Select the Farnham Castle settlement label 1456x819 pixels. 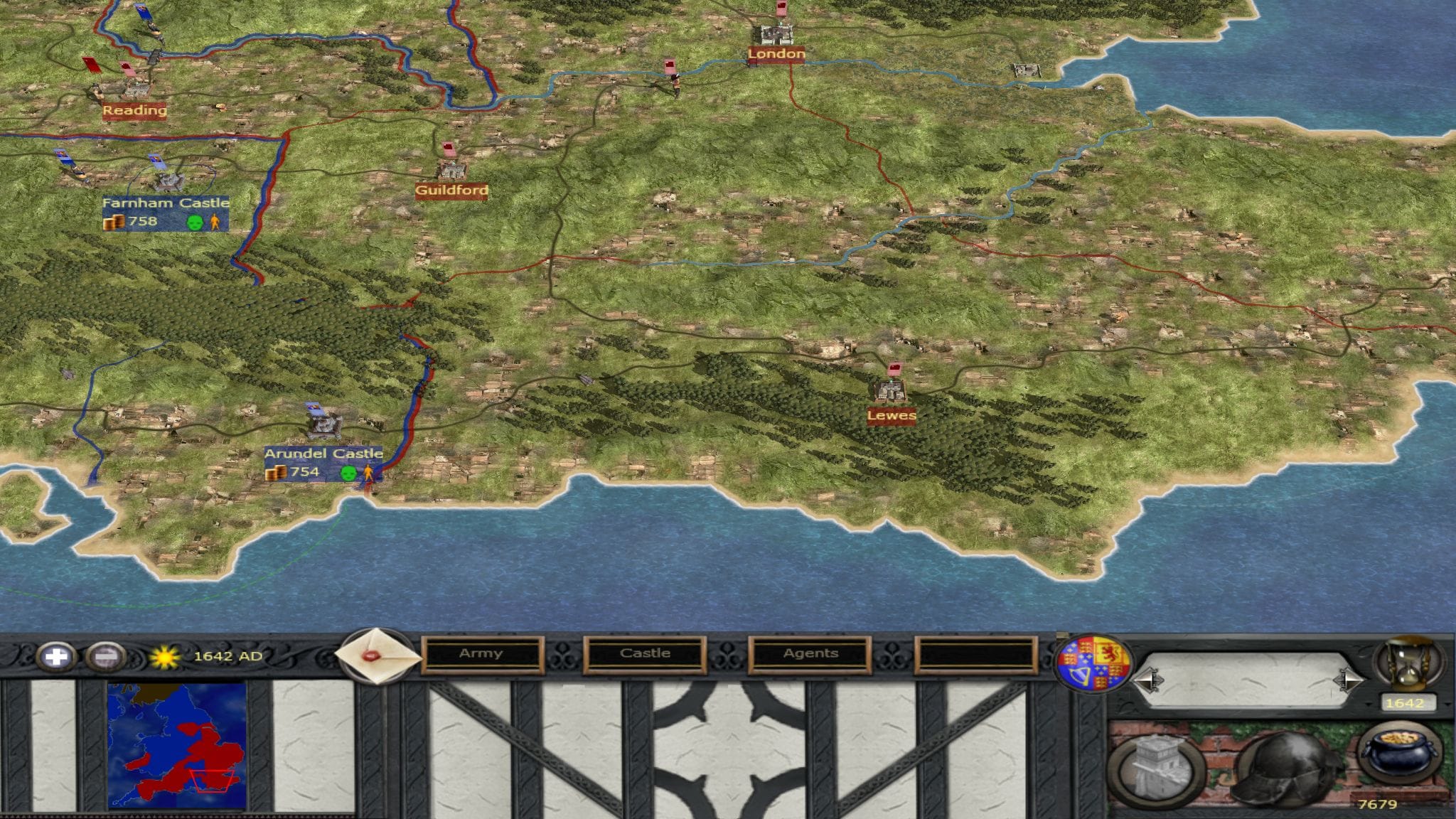[166, 203]
